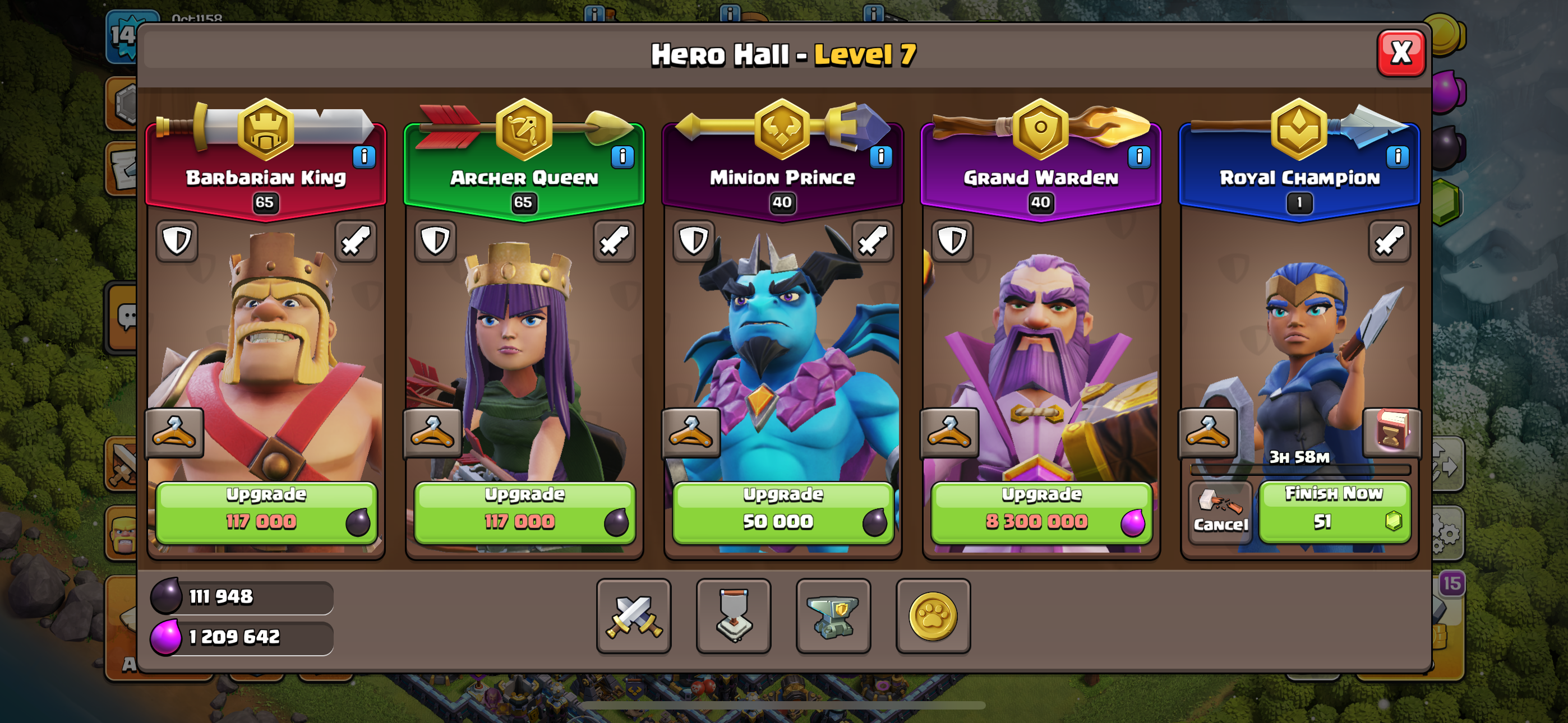Close the Hero Hall window
The height and width of the screenshot is (723, 1568).
click(x=1401, y=54)
